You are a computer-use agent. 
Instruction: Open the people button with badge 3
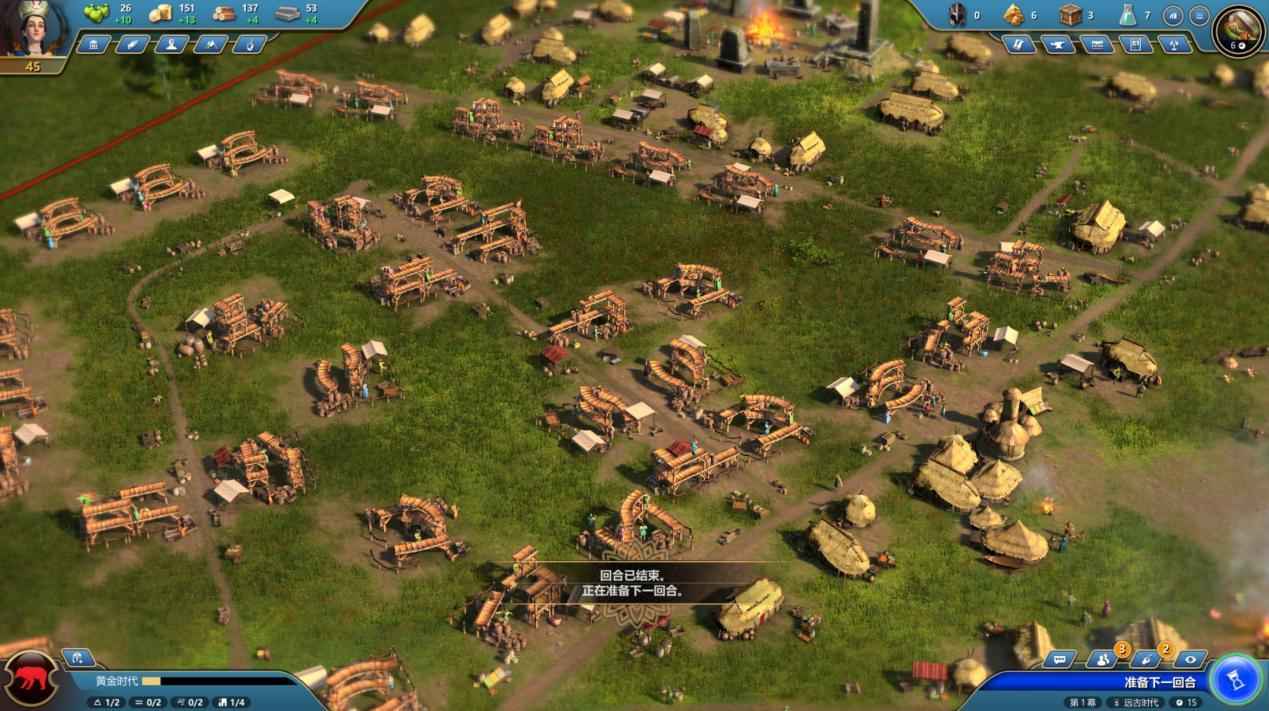1102,659
